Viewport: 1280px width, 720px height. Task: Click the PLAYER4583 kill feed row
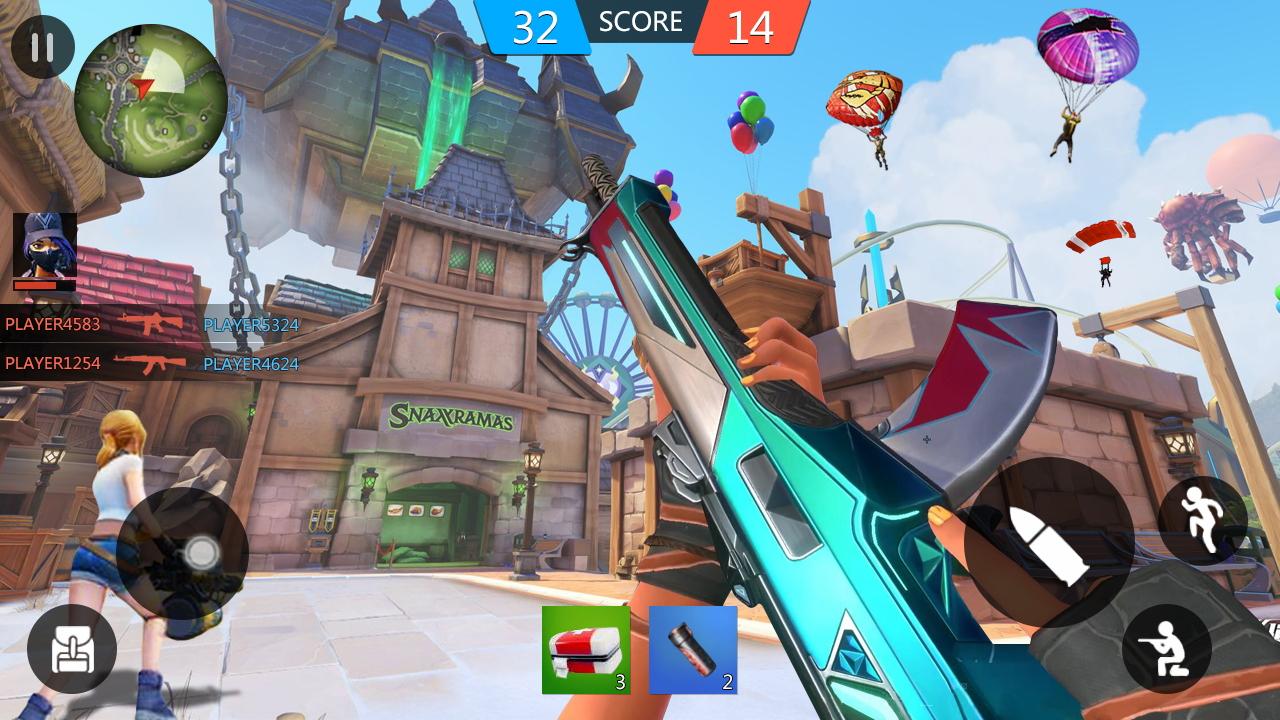pos(150,324)
